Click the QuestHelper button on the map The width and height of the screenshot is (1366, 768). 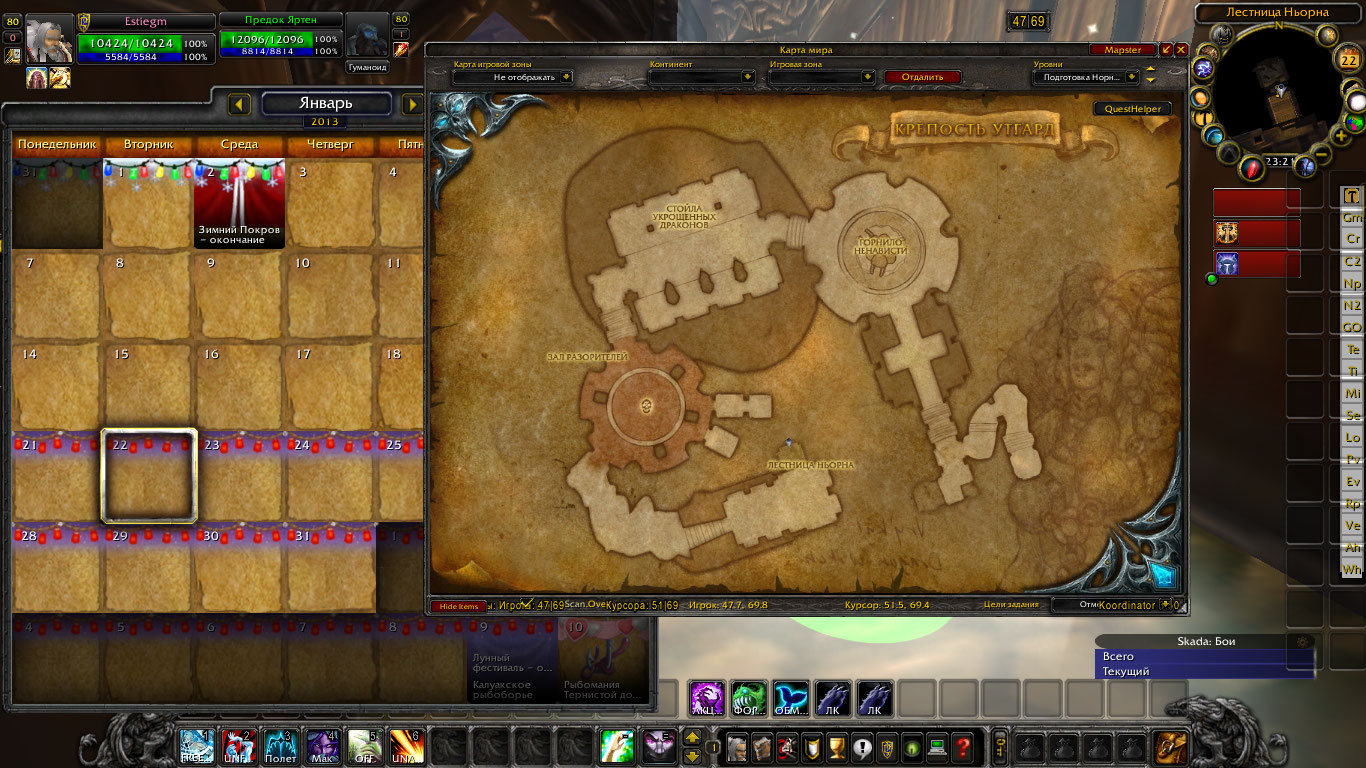pos(1132,109)
